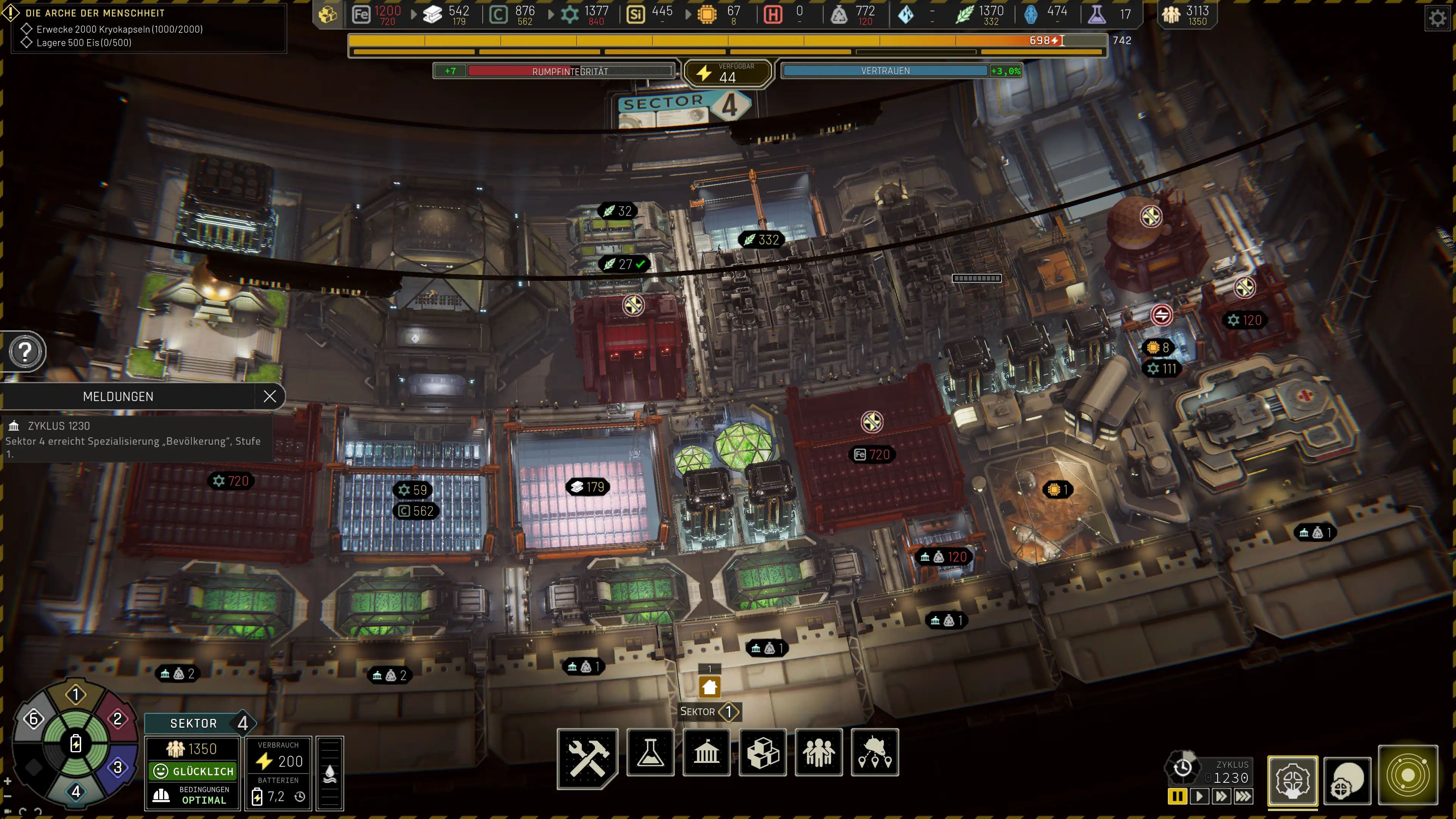The image size is (1456, 819).
Task: Set game speed to normal play
Action: coord(1199,796)
